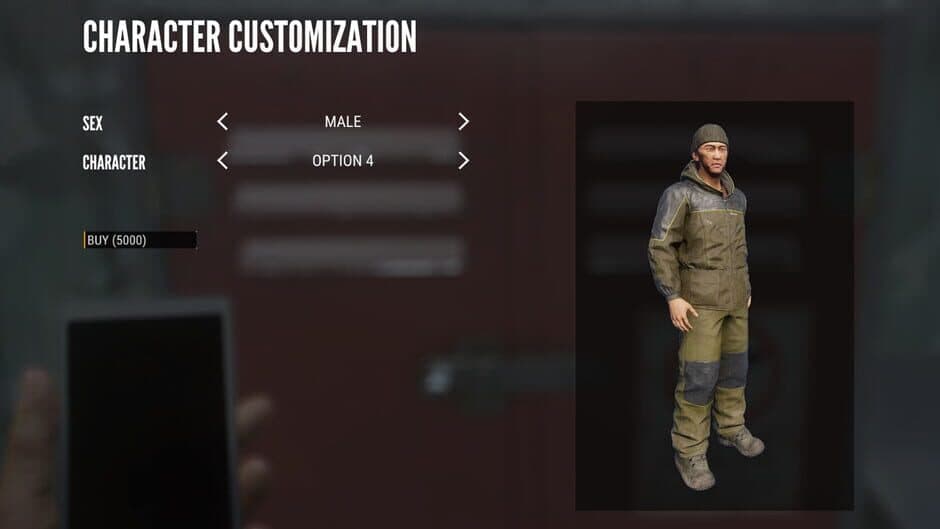The image size is (940, 529).
Task: Advance to the next Character option
Action: coord(463,160)
